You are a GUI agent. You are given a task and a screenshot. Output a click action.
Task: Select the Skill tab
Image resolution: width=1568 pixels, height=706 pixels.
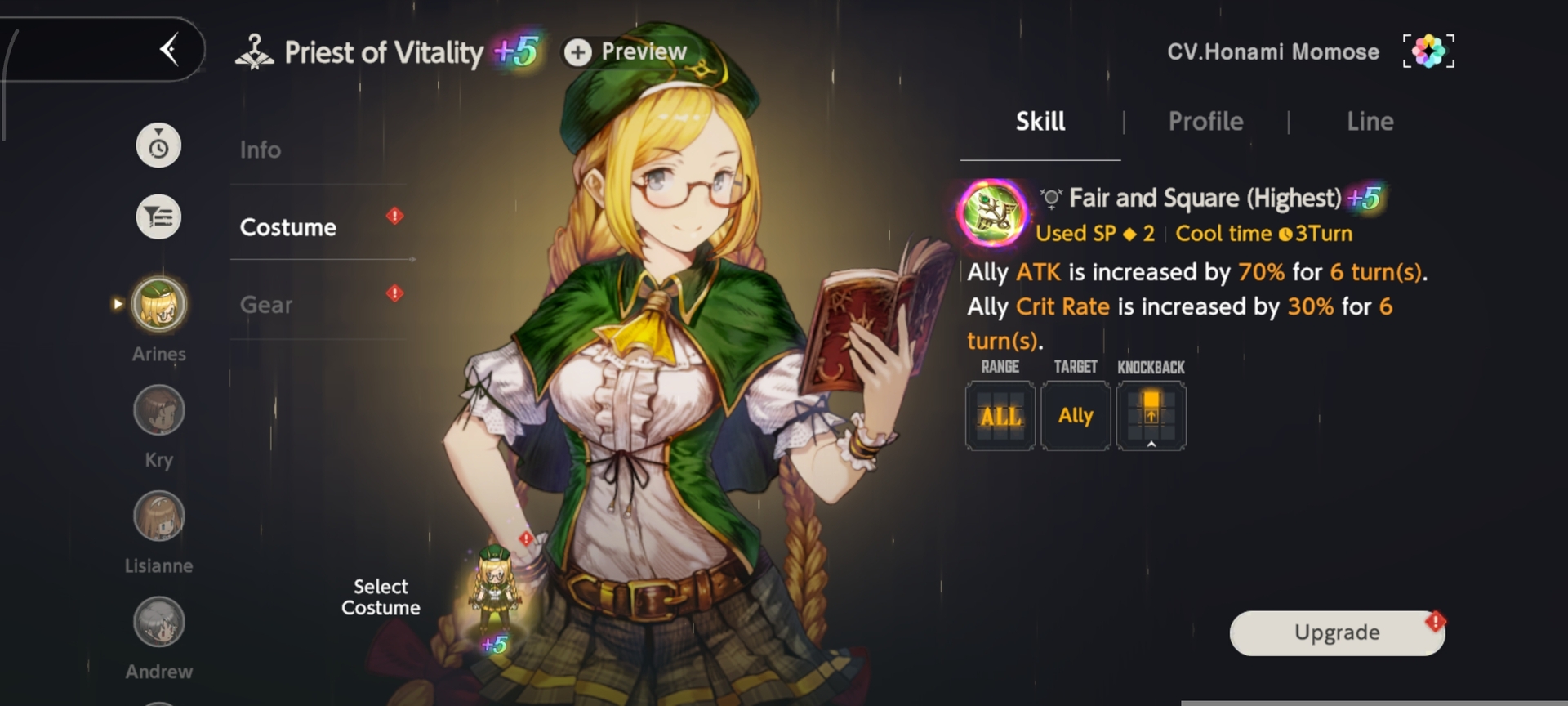click(x=1040, y=122)
